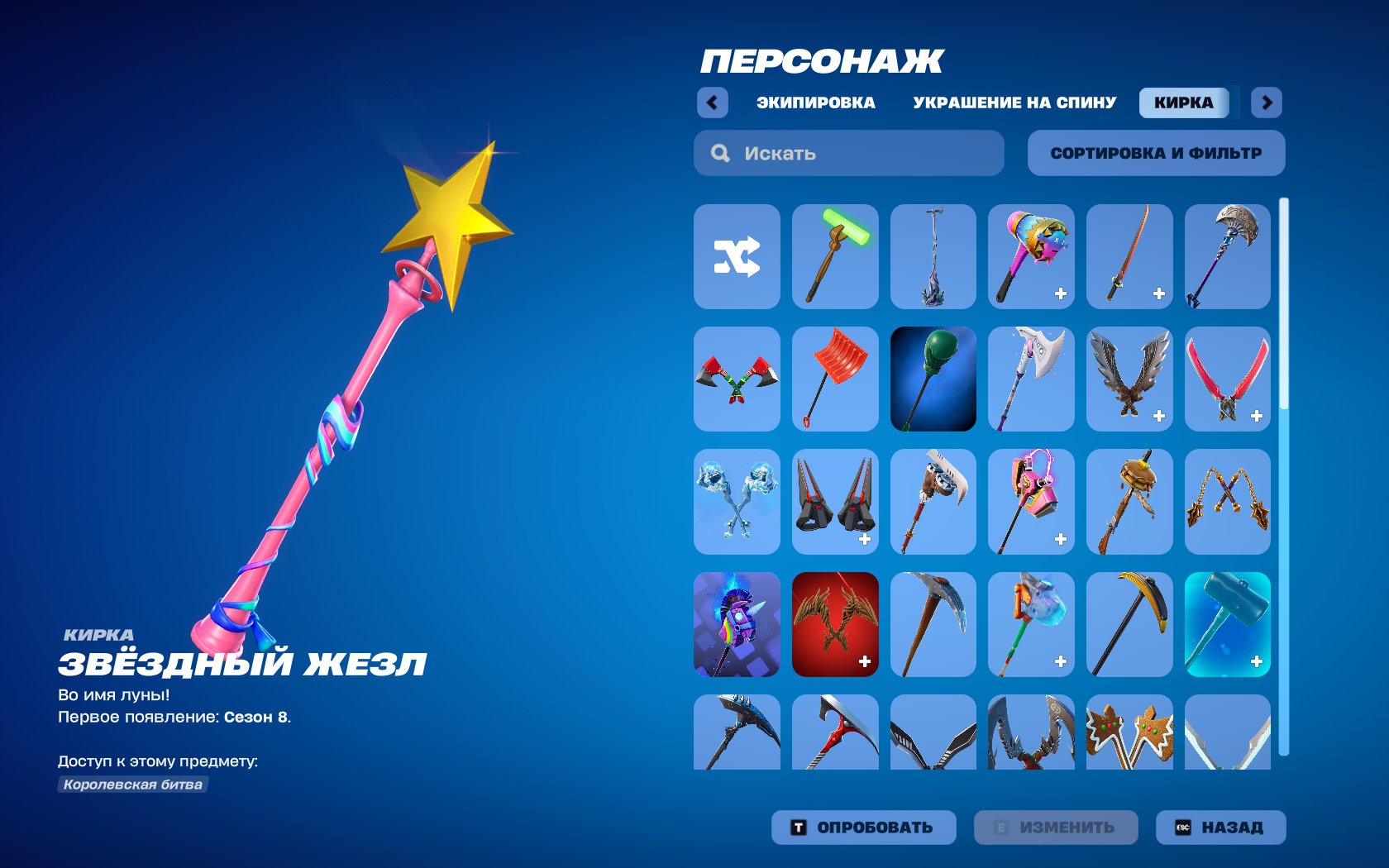Screen dimensions: 1389x868
Task: Switch to the УКРАШЕНИЕ НА СПИНУ tab
Action: [1012, 103]
